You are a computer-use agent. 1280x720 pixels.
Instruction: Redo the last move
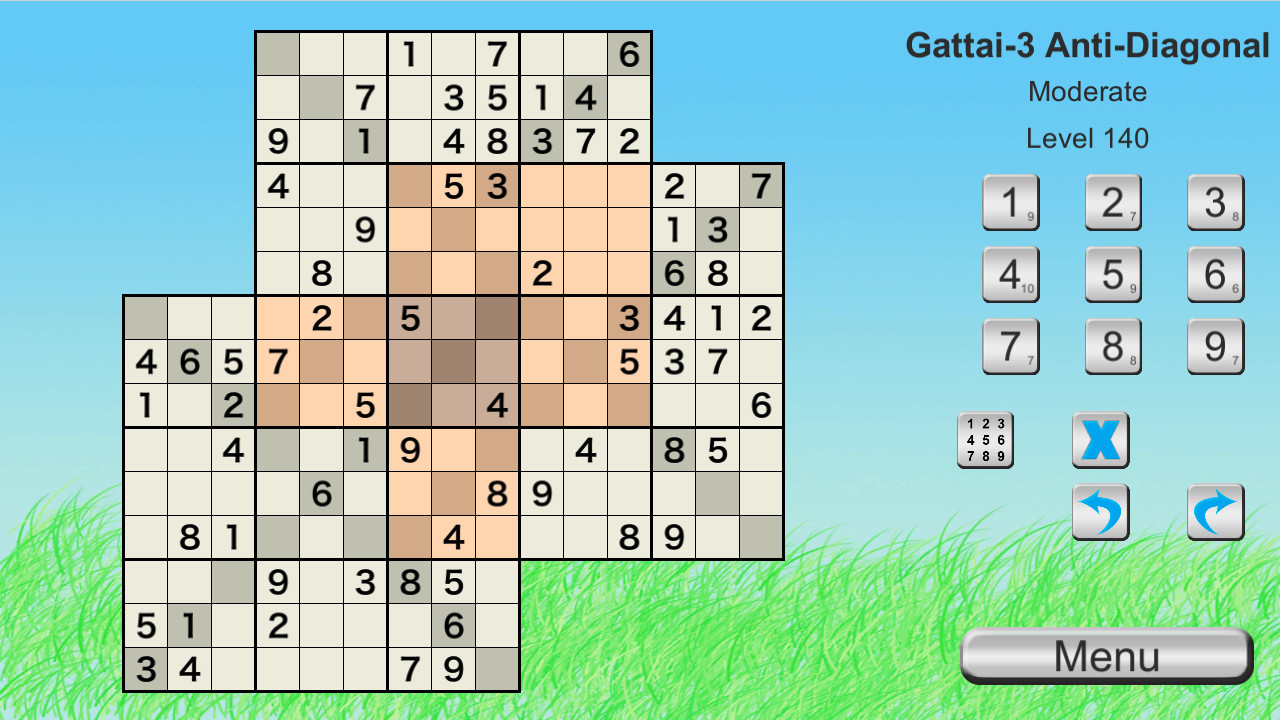click(1215, 513)
